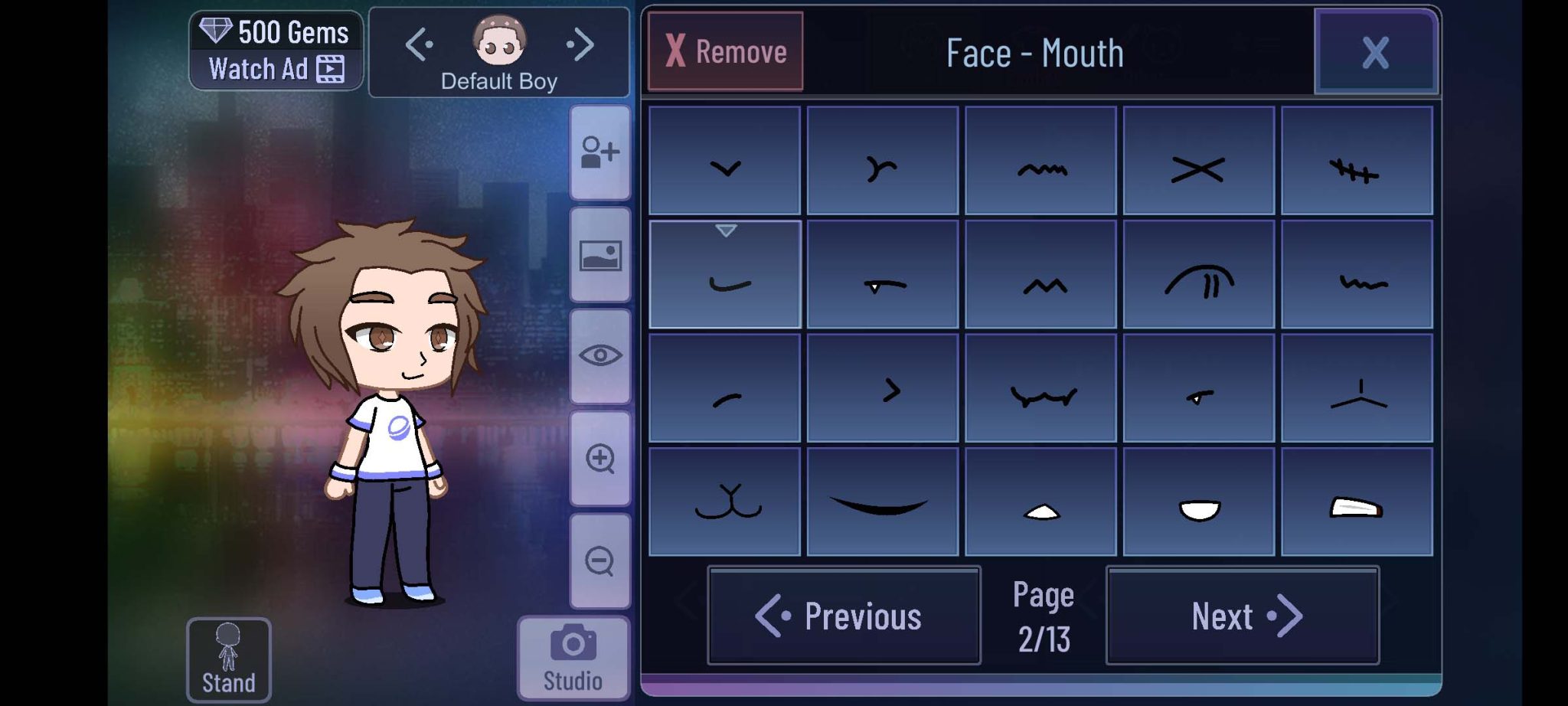Change the background image
The width and height of the screenshot is (1568, 706).
(600, 255)
